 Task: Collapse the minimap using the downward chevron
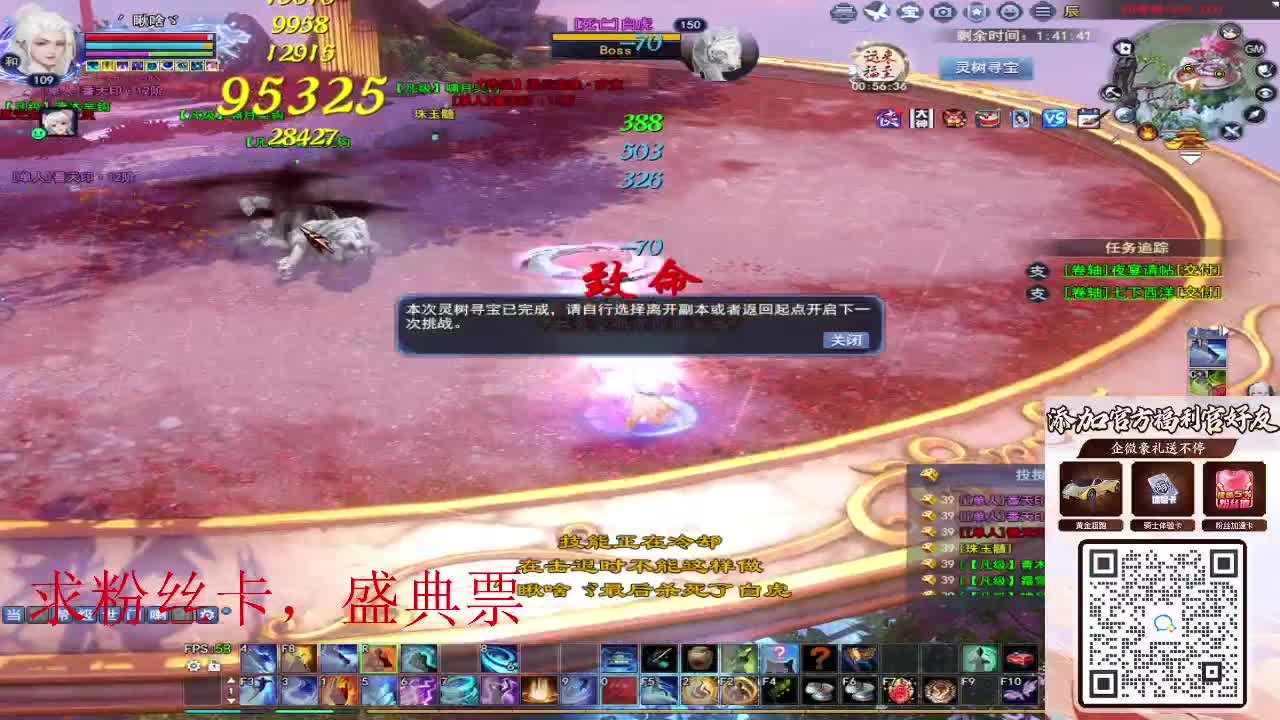[1190, 157]
